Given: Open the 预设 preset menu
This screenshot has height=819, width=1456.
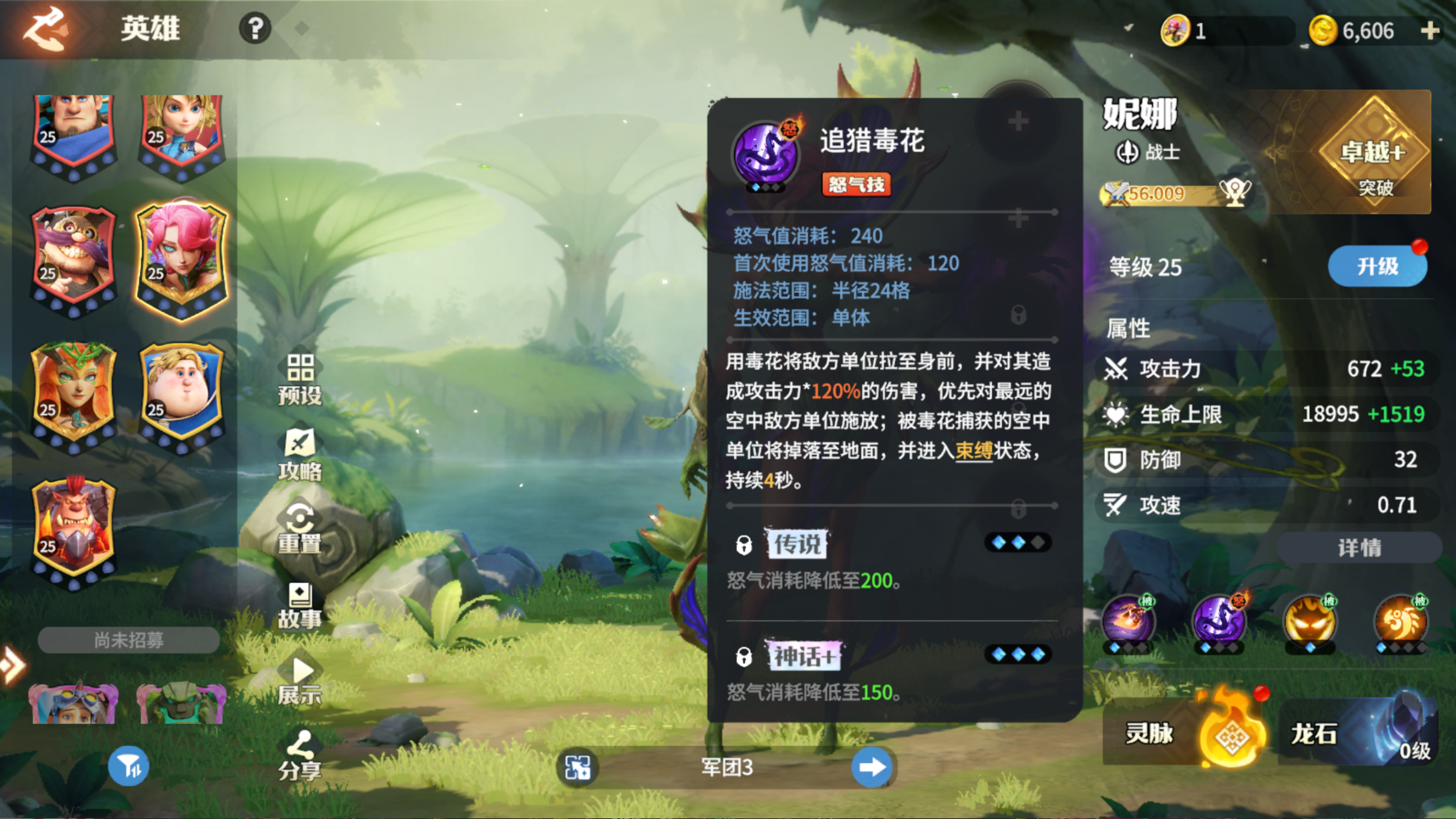Looking at the screenshot, I should pos(300,380).
